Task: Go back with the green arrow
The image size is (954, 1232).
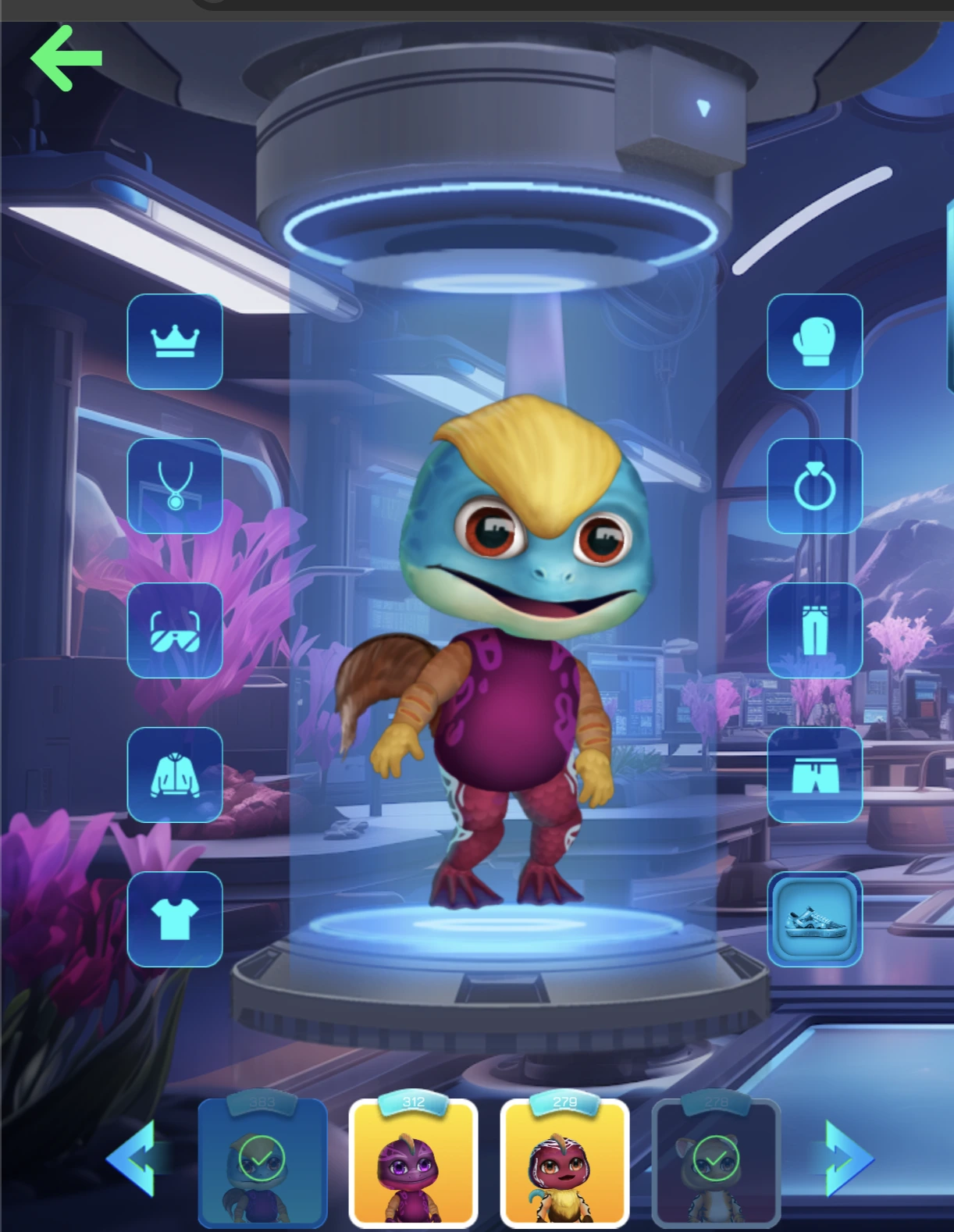Action: [66, 58]
